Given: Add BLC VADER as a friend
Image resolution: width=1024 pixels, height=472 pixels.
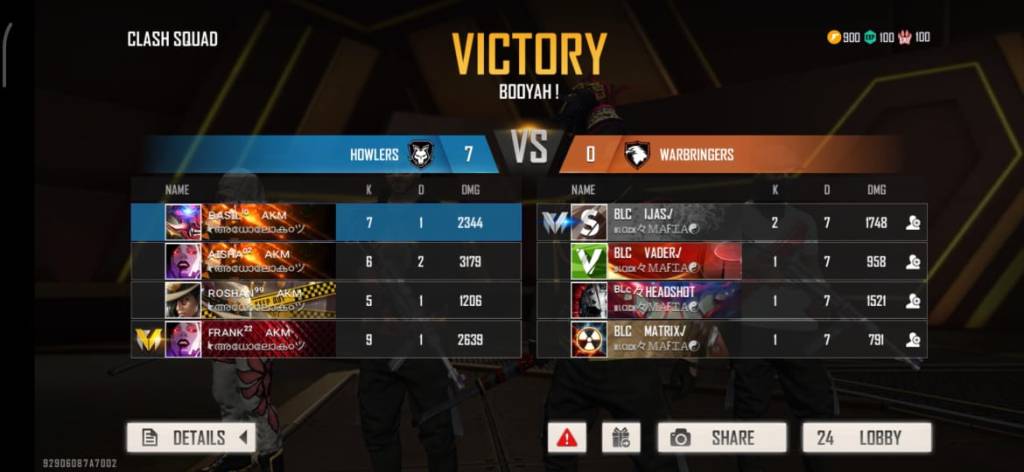Looking at the screenshot, I should click(x=912, y=262).
